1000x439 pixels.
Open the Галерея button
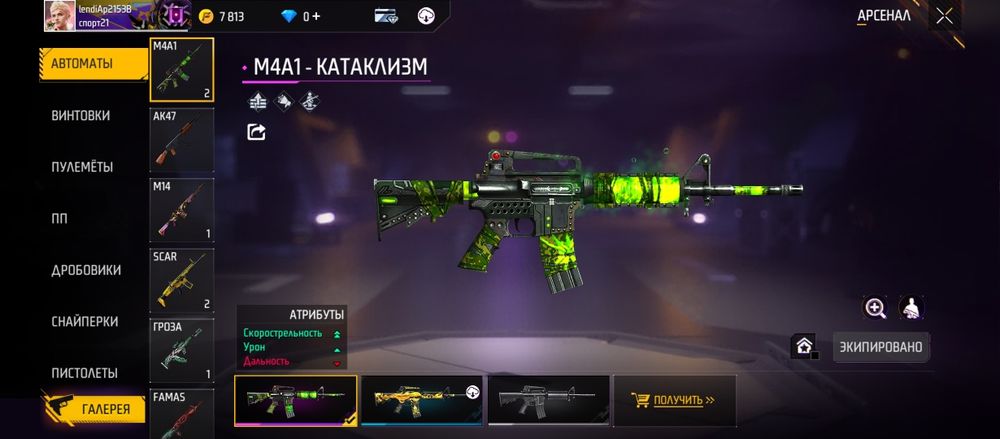click(93, 408)
